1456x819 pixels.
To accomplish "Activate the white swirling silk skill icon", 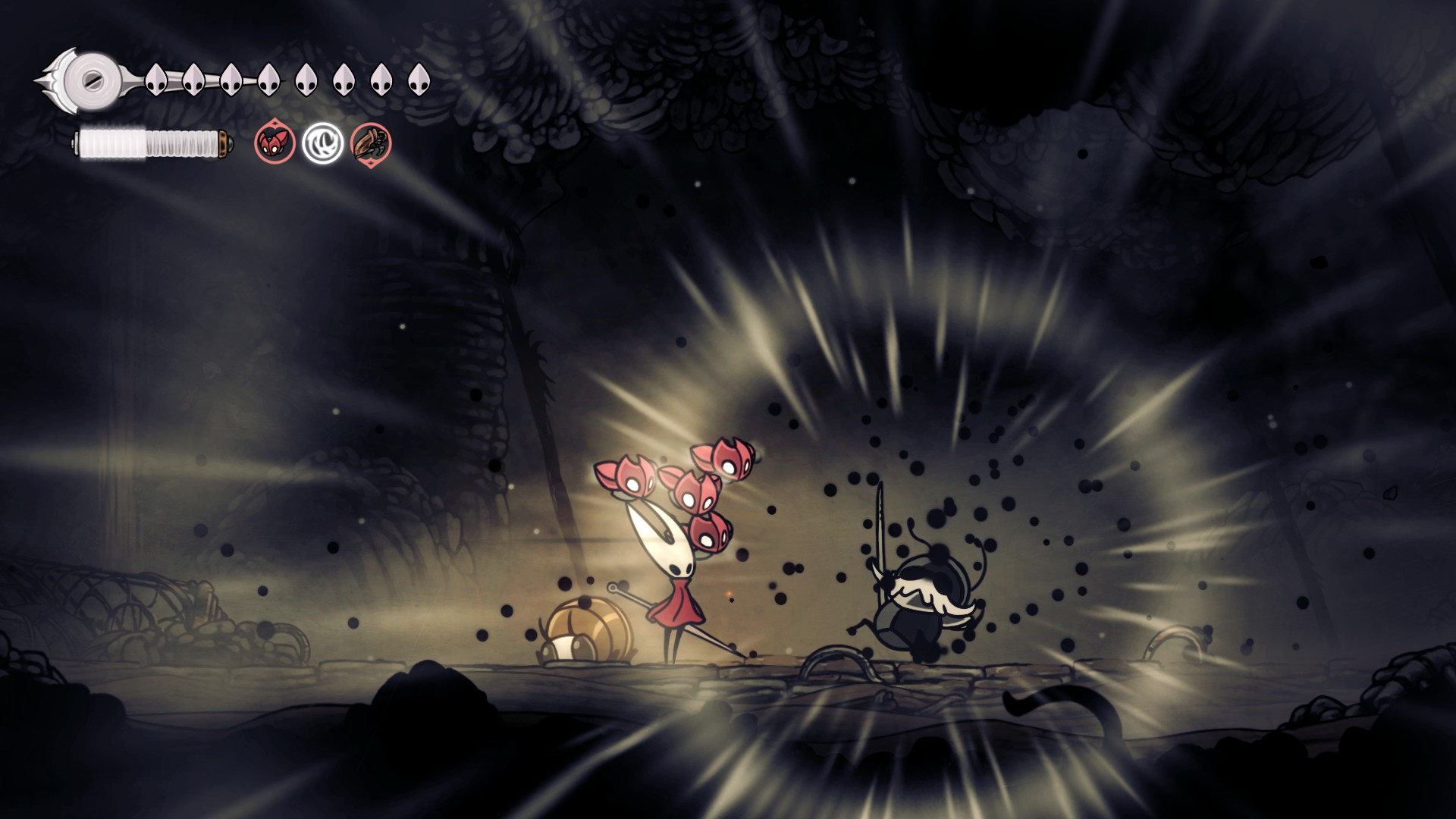I will tap(322, 143).
